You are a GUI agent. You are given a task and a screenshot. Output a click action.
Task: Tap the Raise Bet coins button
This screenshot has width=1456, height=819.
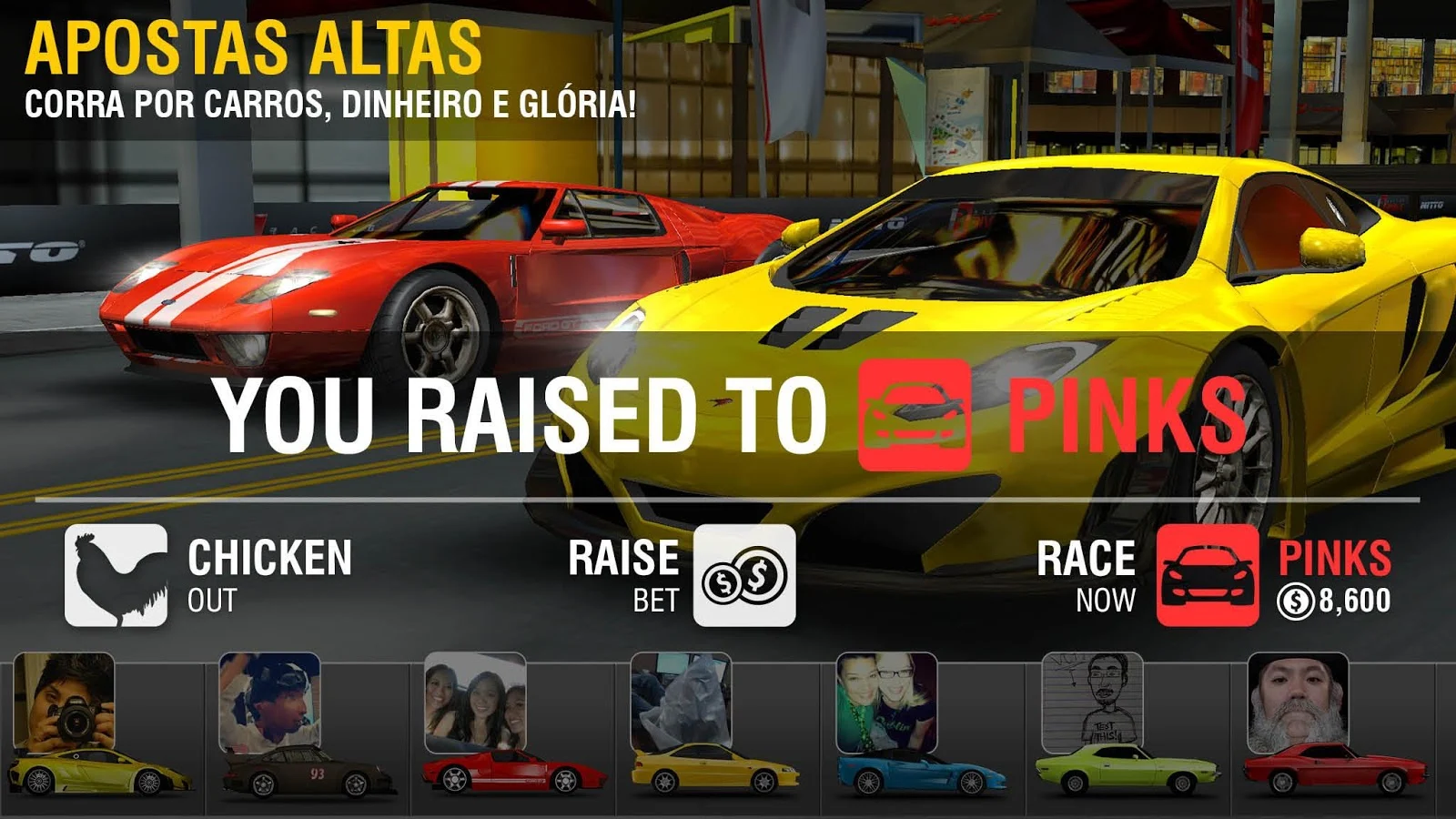click(x=744, y=575)
